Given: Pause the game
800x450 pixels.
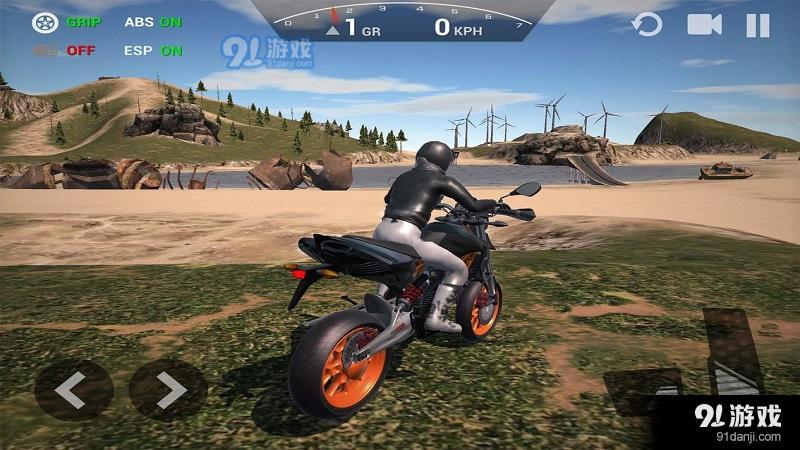Looking at the screenshot, I should (x=758, y=26).
